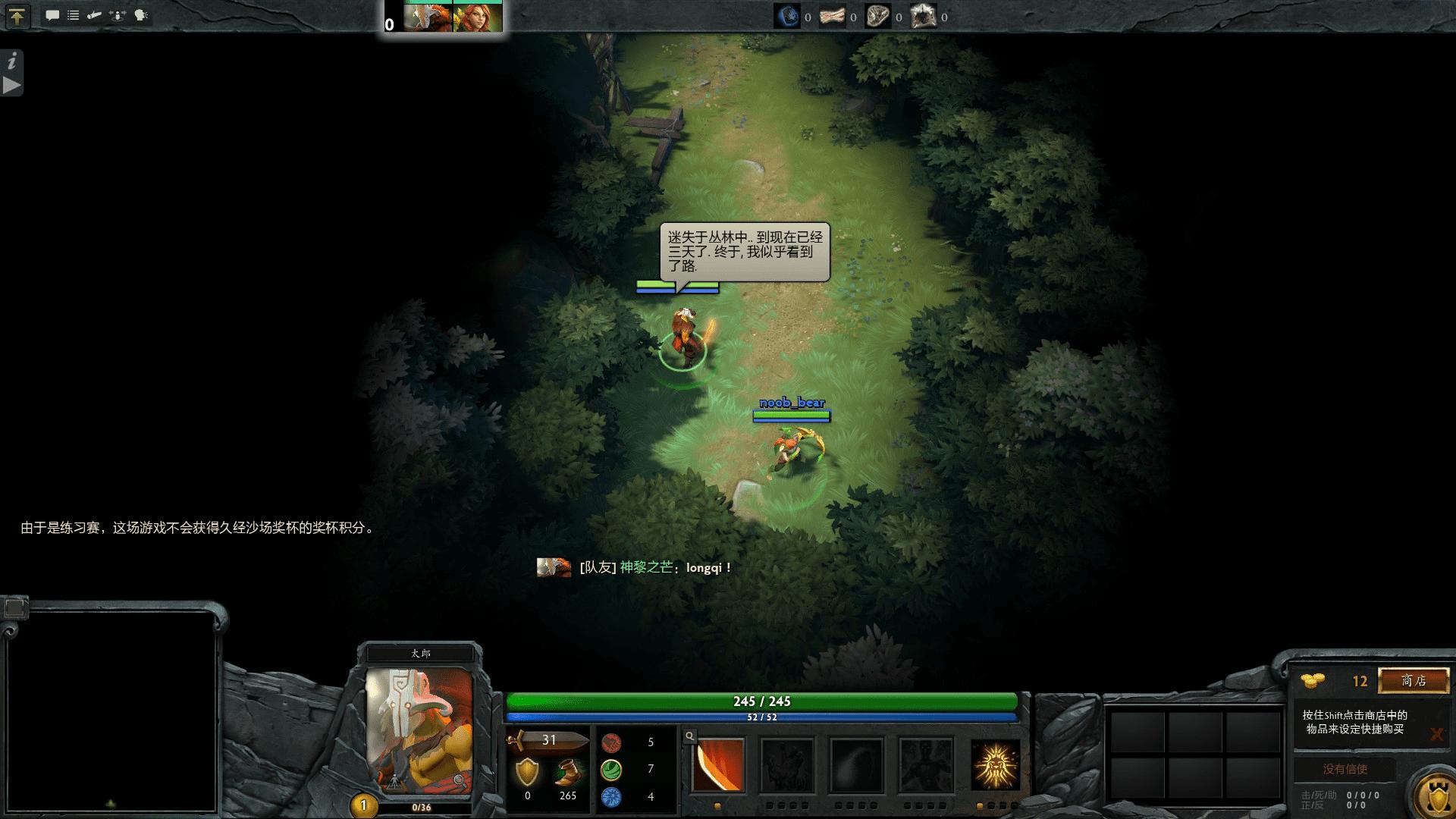Viewport: 1456px width, 819px height.
Task: Click the speaking head voice icon
Action: click(x=141, y=15)
